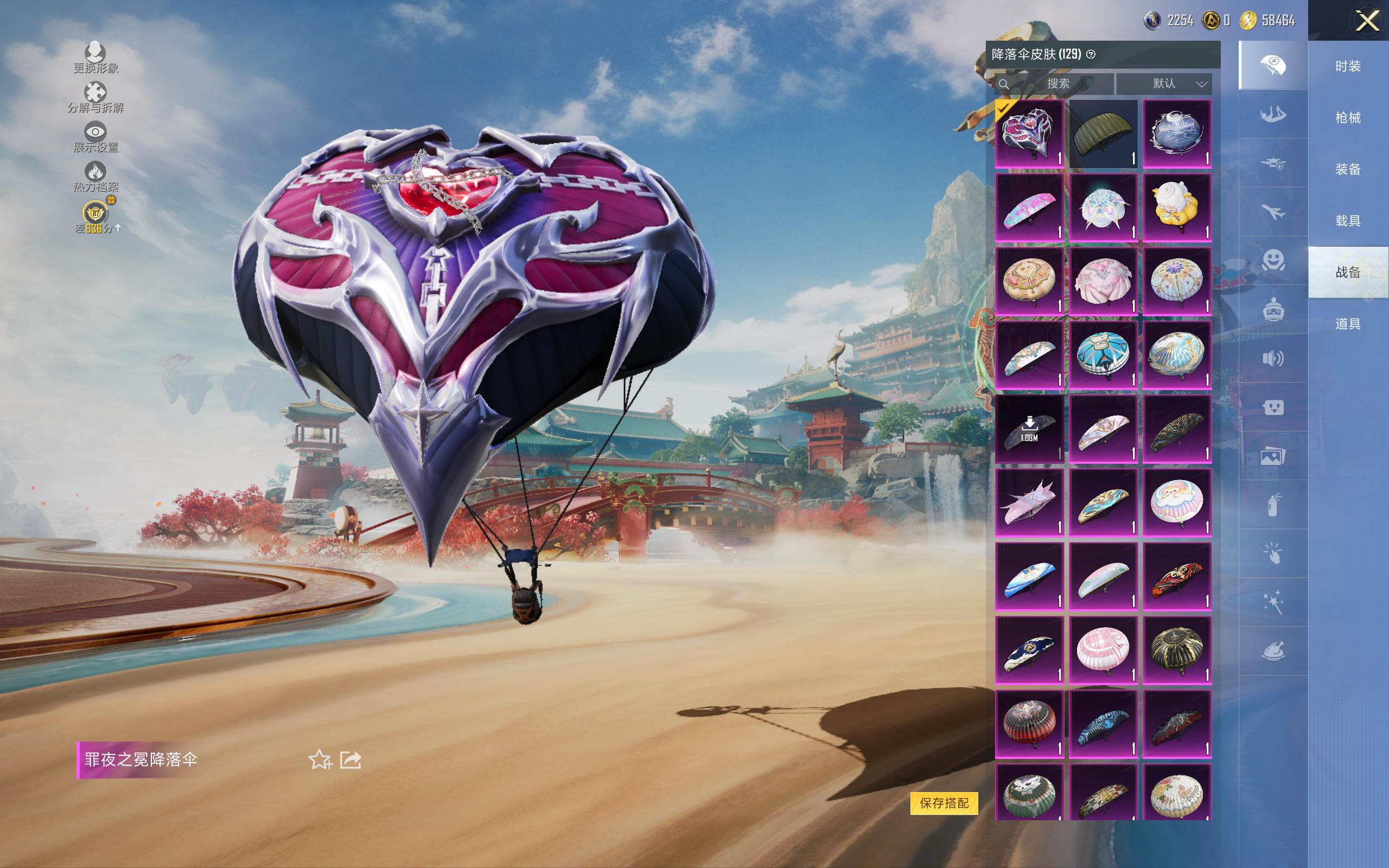Switch to the 枪械 firearms tab
The image size is (1389, 868).
coord(1348,118)
